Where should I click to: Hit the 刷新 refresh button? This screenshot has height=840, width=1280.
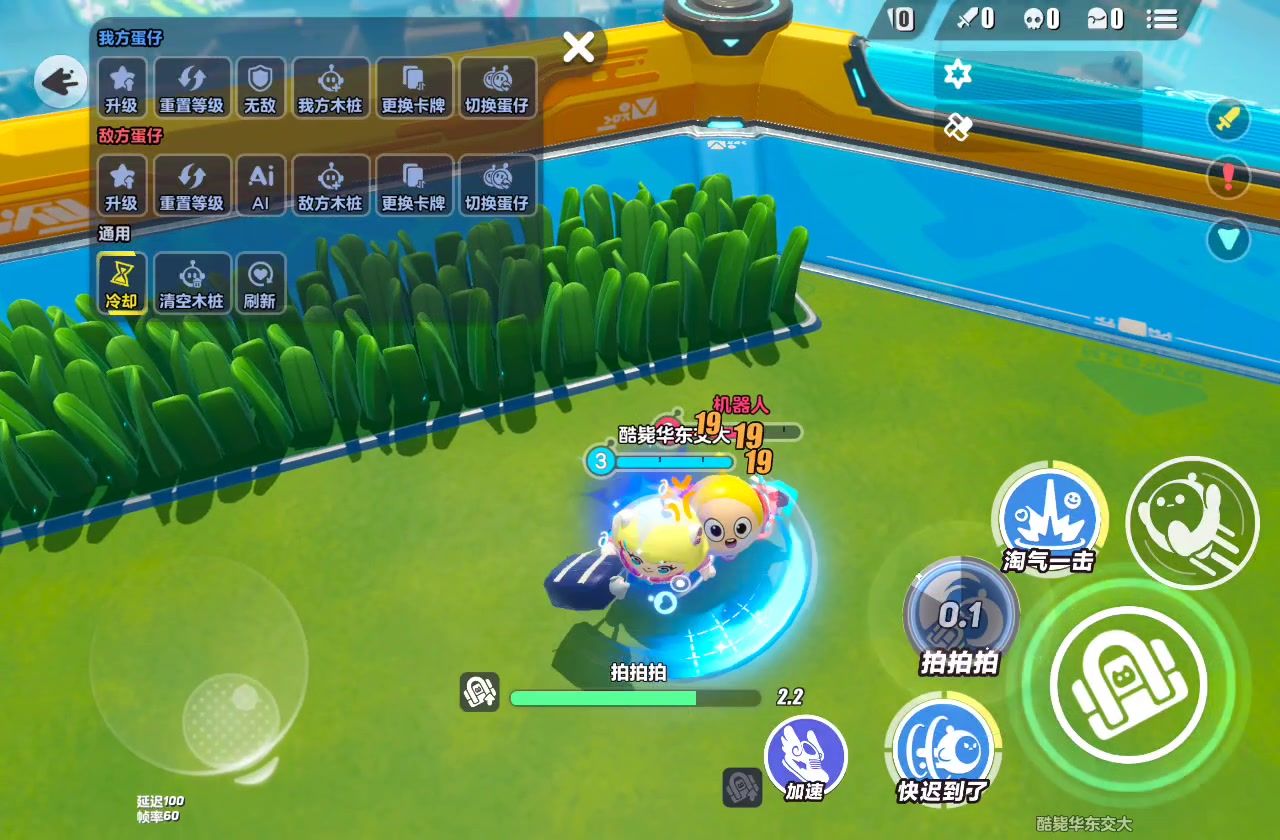(260, 283)
